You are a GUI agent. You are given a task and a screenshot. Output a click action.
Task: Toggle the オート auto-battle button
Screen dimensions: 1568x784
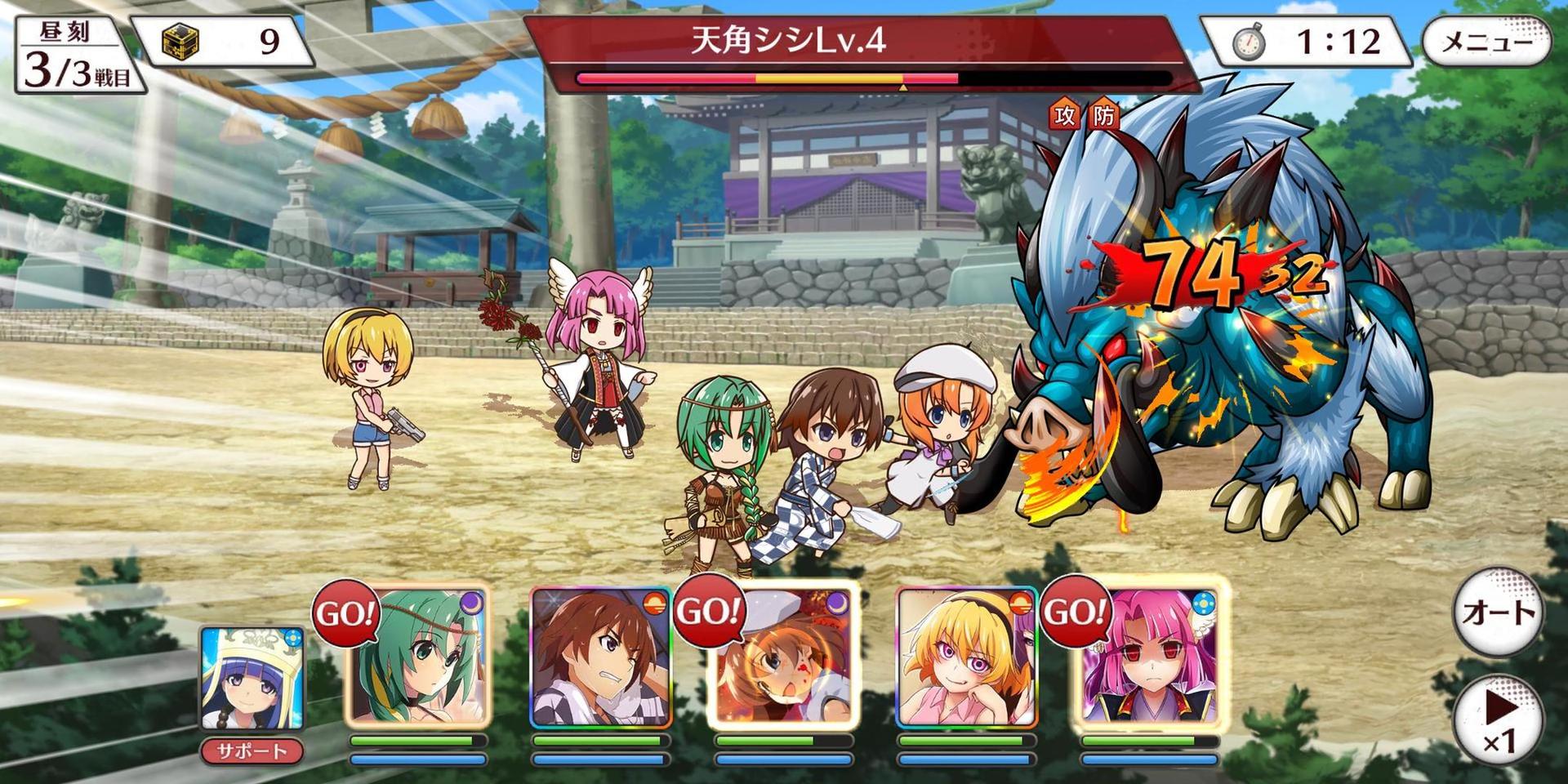tap(1498, 612)
